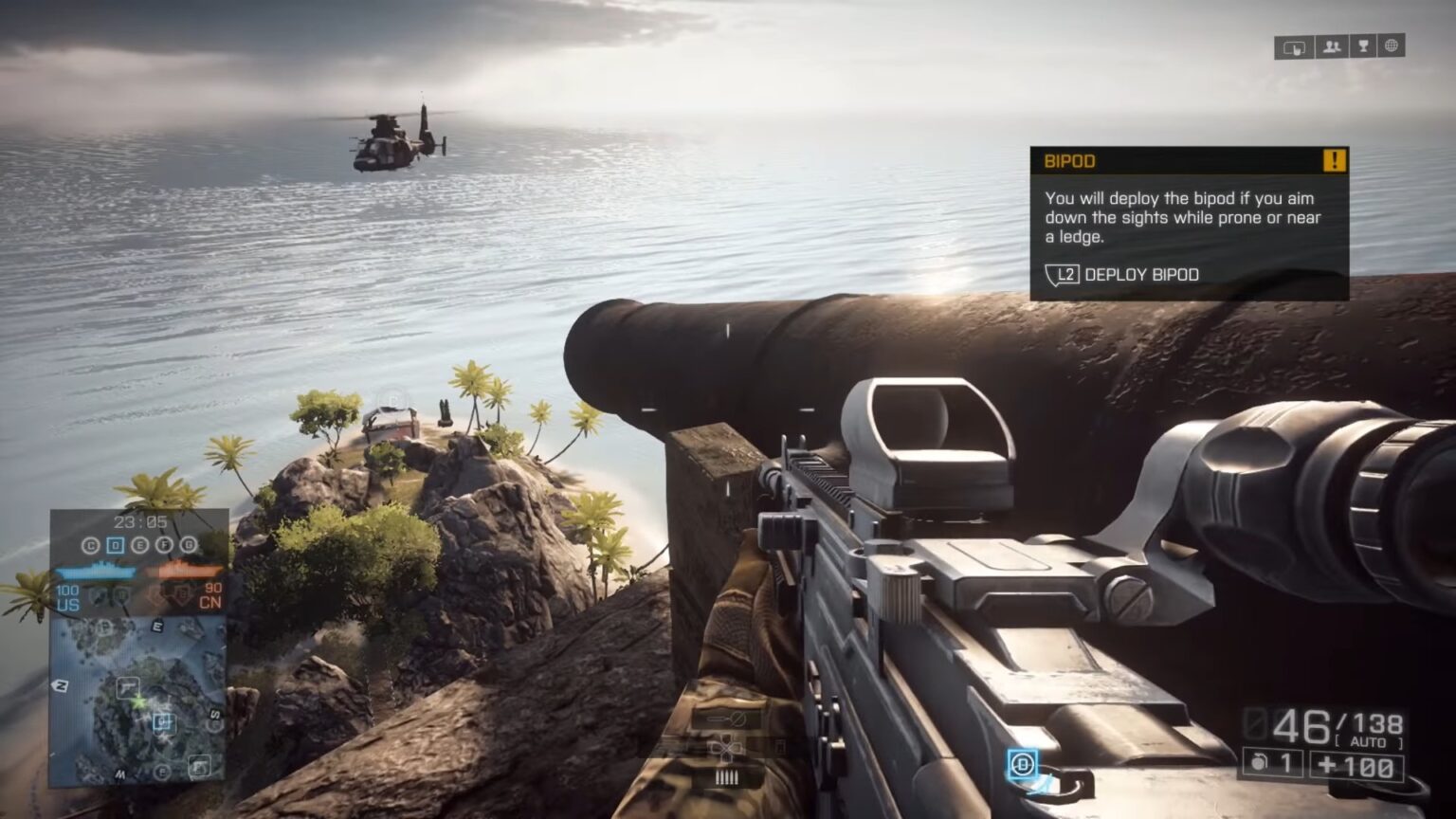Expand objective C on minimap
The width and height of the screenshot is (1456, 819).
tap(91, 546)
